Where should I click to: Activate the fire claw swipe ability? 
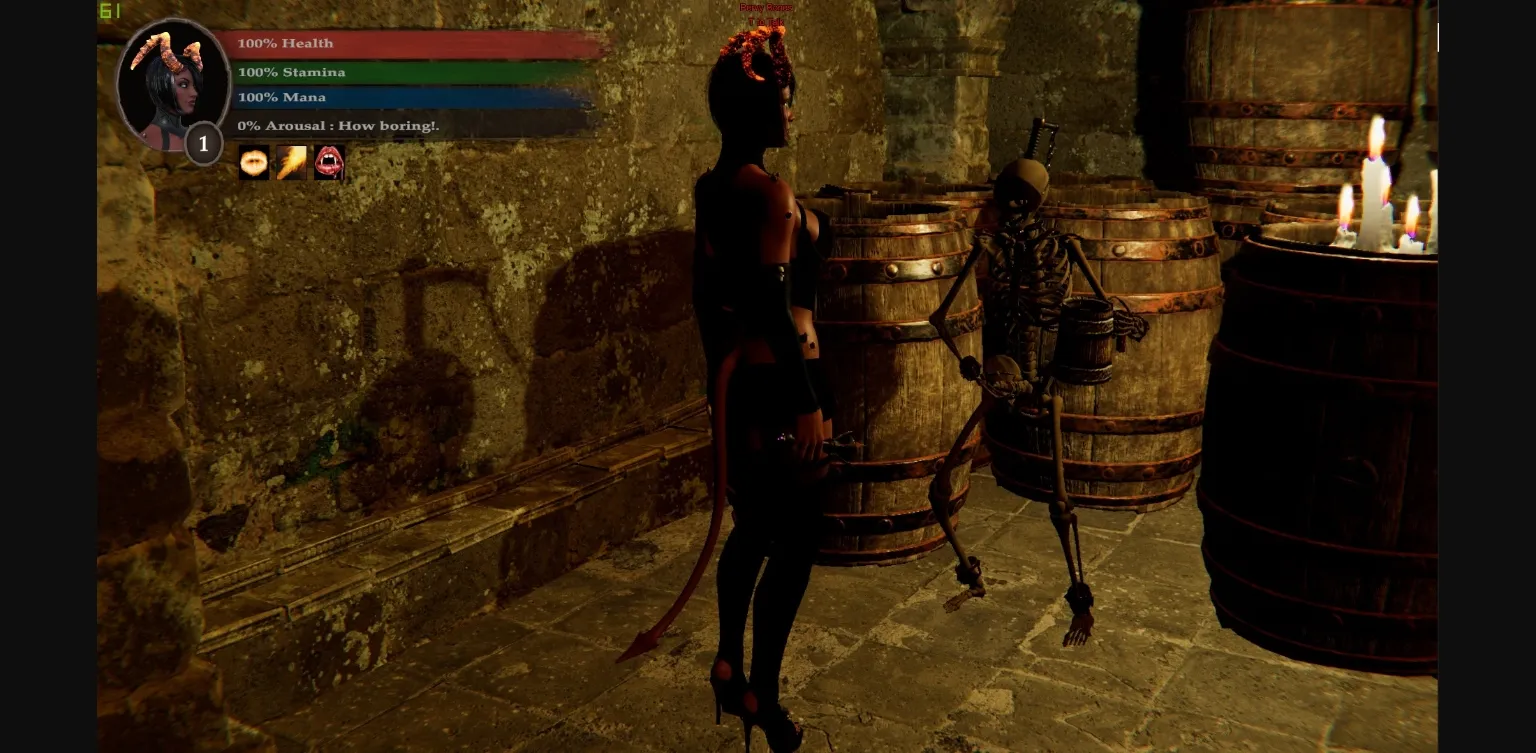292,162
